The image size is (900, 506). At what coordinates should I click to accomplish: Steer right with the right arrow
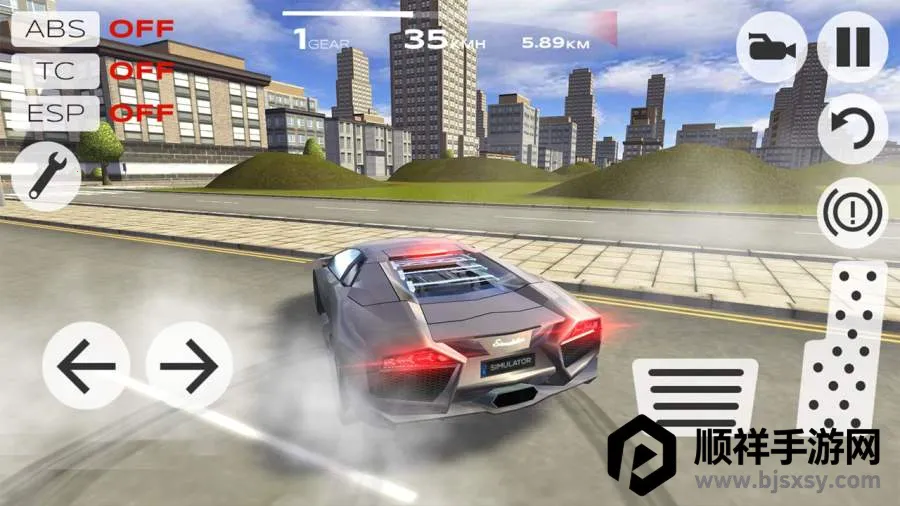point(189,365)
